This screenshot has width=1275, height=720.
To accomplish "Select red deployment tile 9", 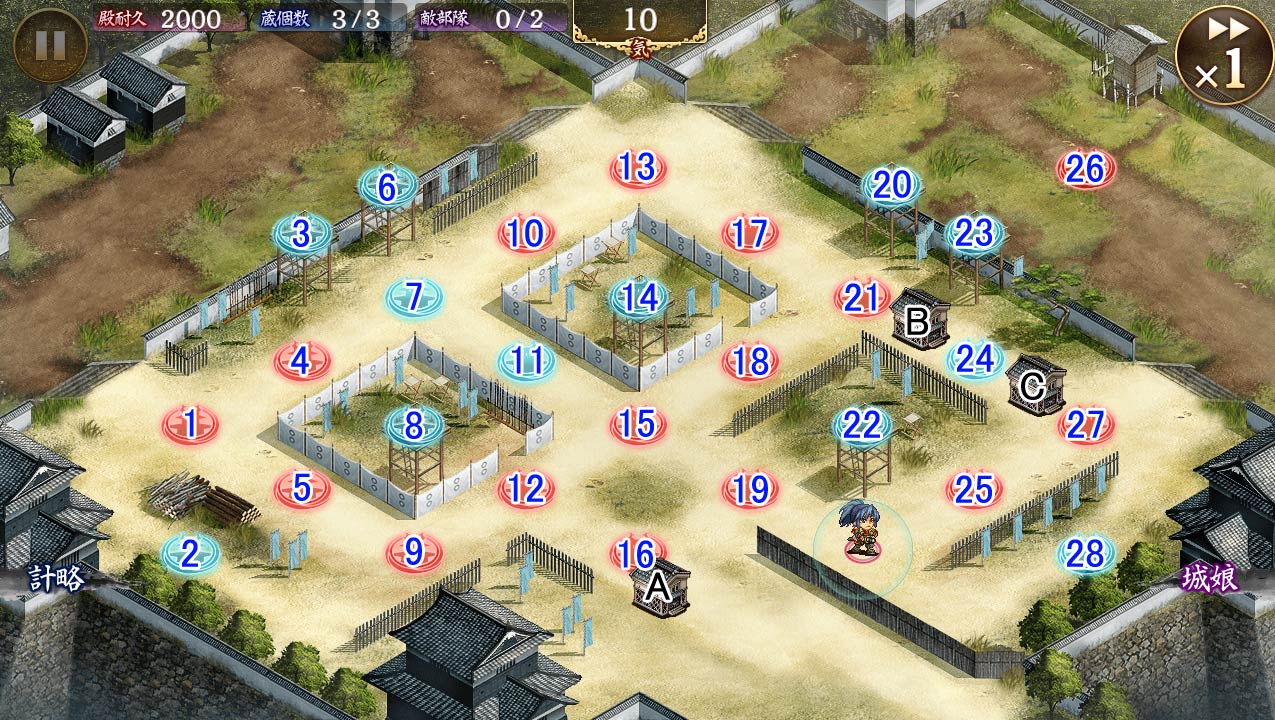I will click(414, 552).
